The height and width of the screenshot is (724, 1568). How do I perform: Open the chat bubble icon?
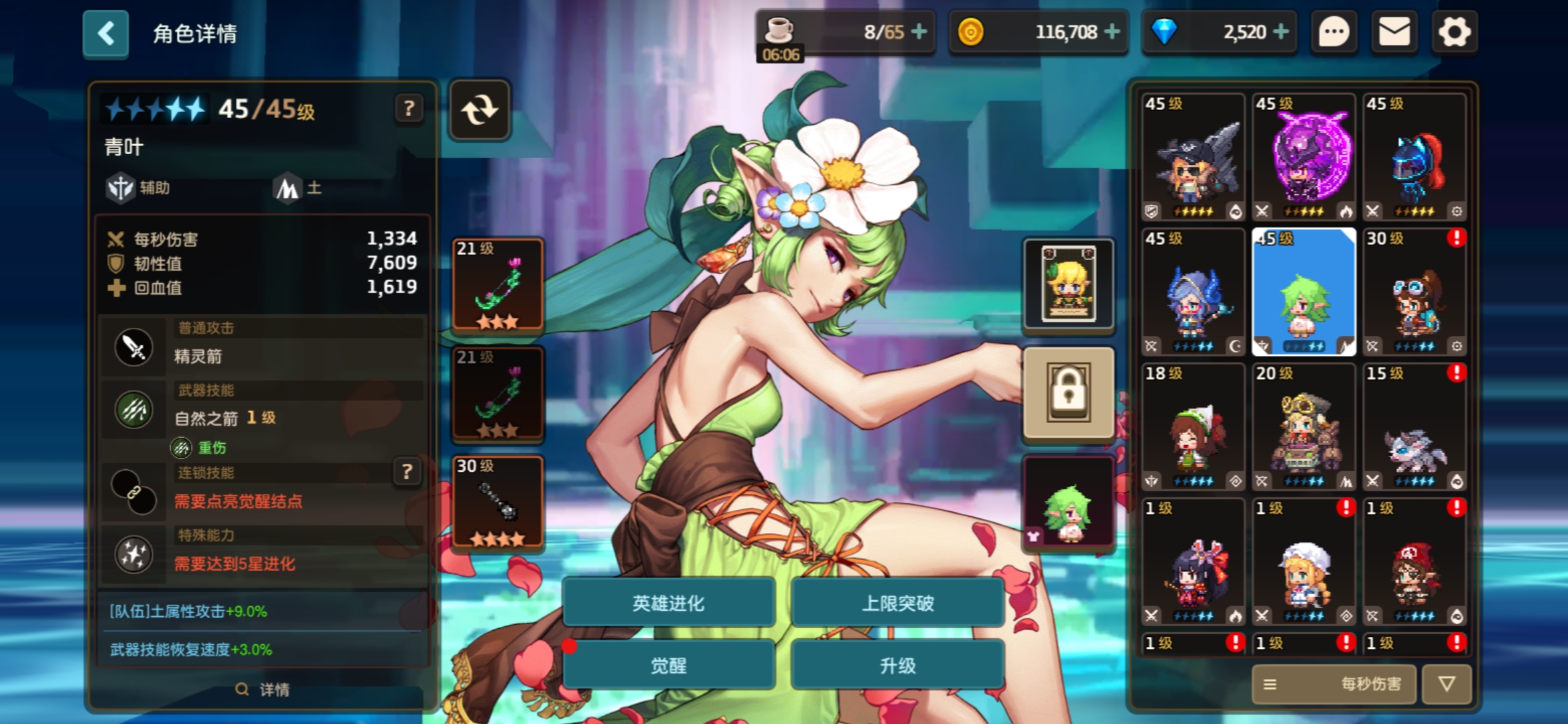click(x=1335, y=31)
